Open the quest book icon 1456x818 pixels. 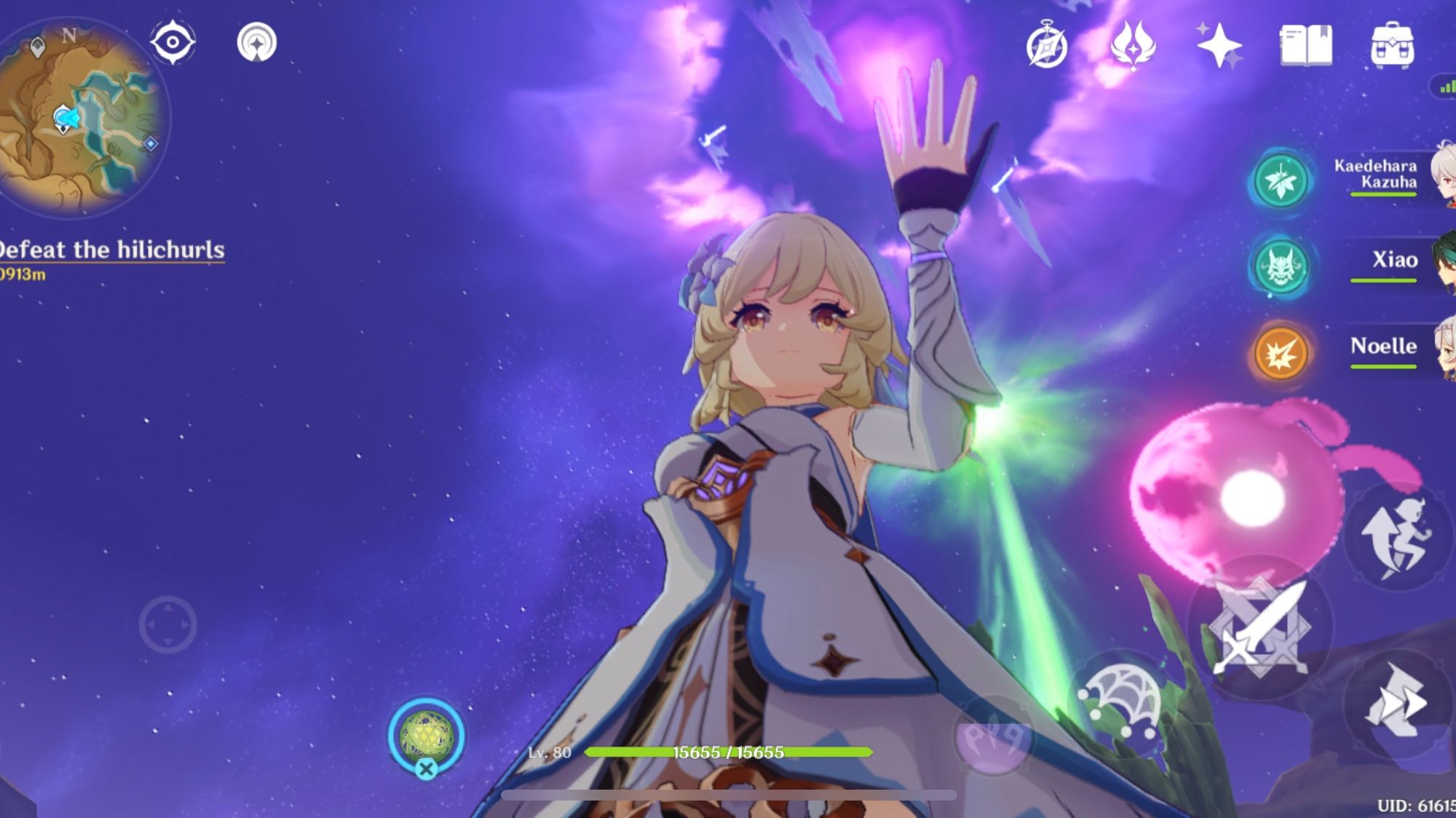pos(1308,45)
